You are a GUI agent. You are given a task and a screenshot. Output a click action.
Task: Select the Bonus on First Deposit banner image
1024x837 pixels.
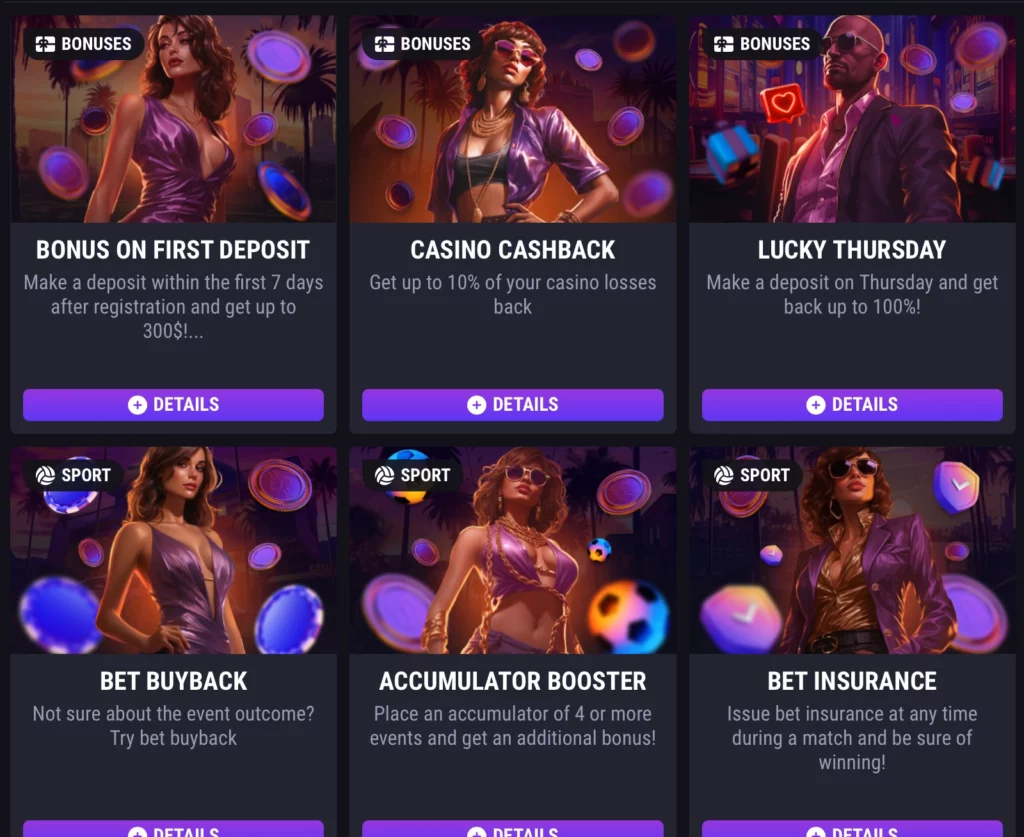[x=173, y=130]
